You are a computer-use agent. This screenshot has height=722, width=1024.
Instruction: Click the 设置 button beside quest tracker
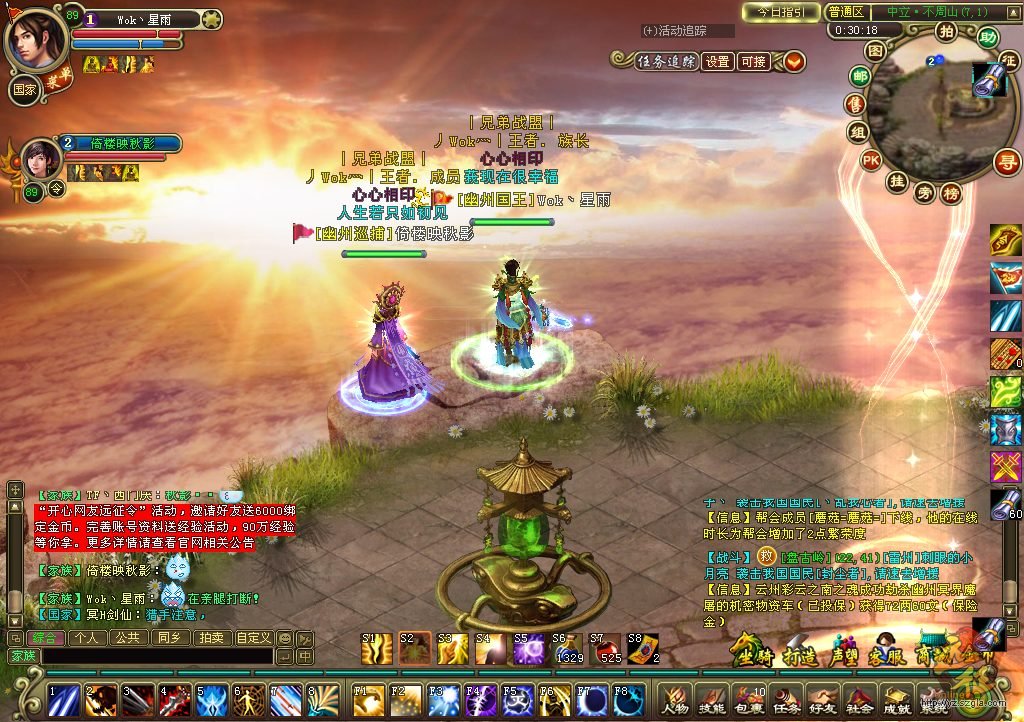[717, 61]
